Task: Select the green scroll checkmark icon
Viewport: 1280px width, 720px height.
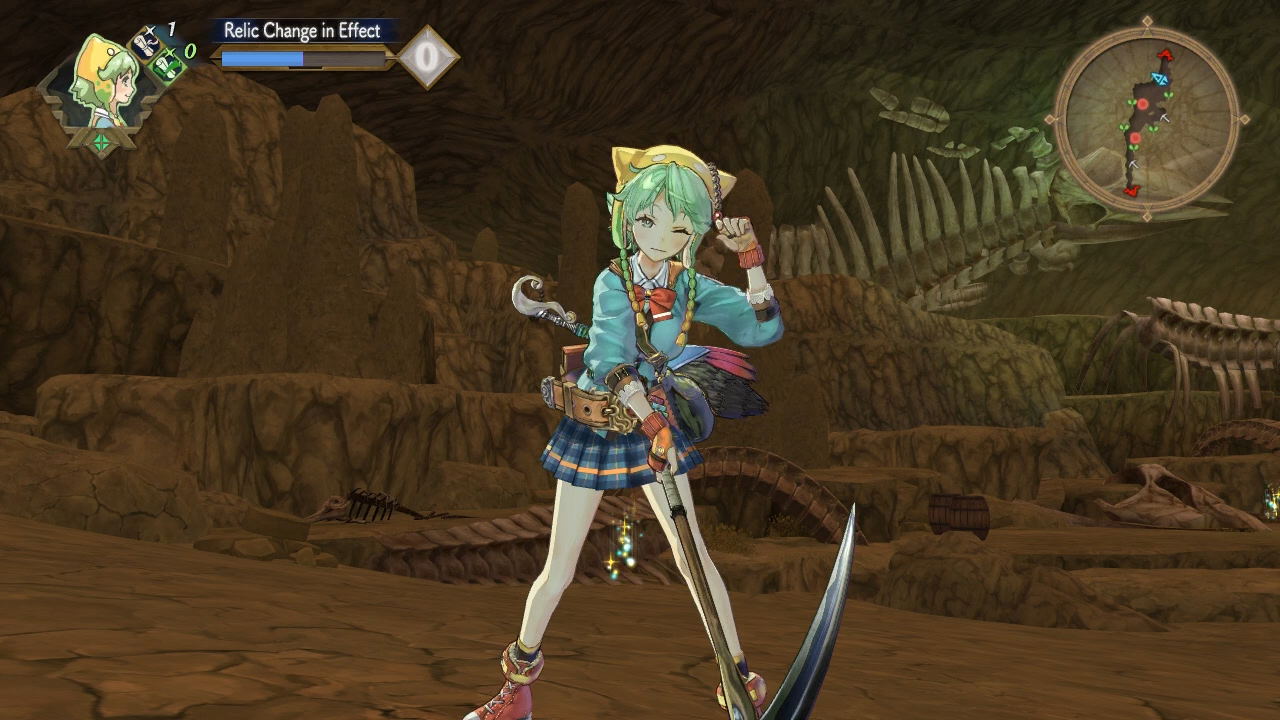Action: 166,65
